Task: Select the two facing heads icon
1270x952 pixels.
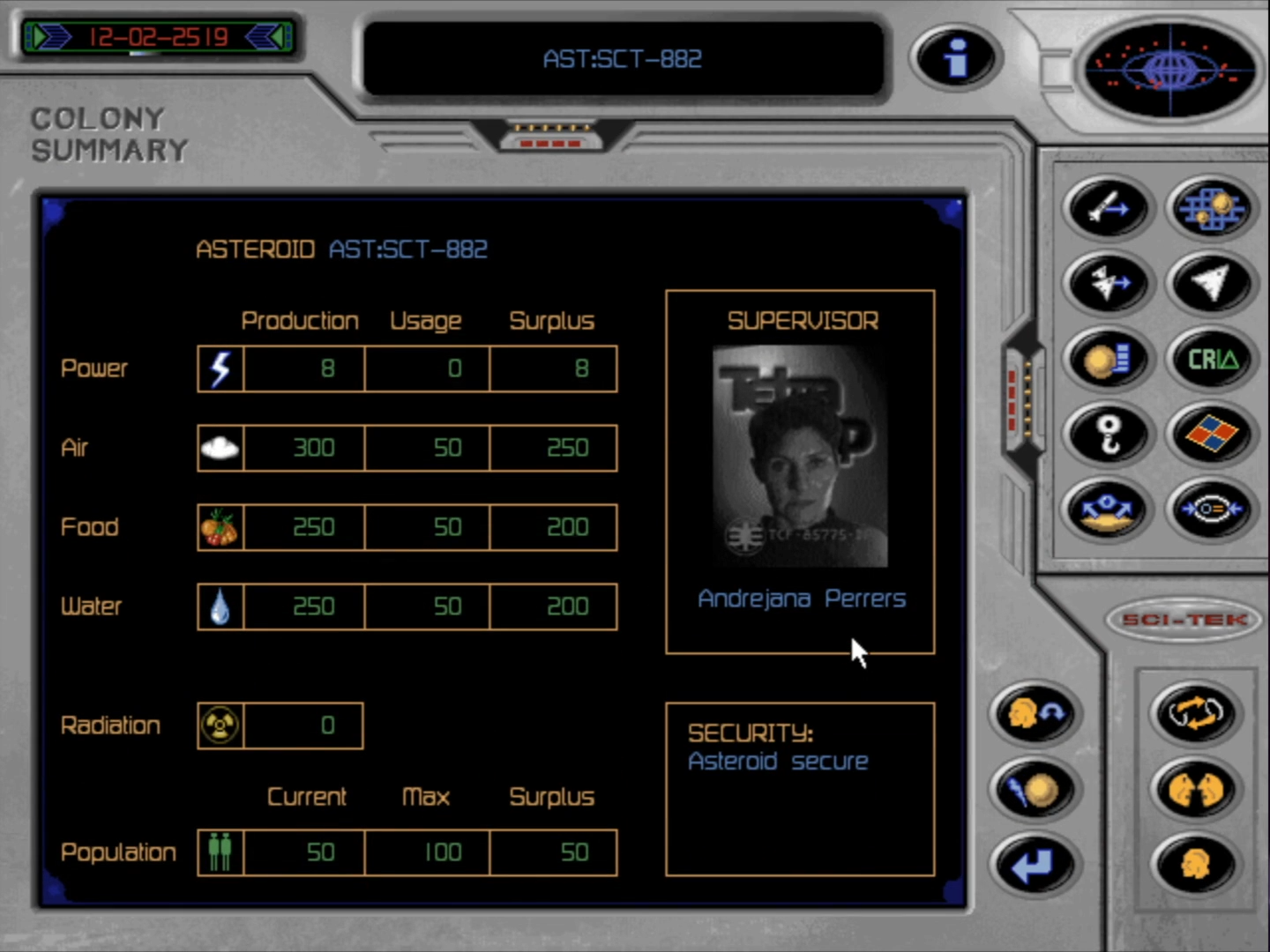Action: click(x=1195, y=789)
